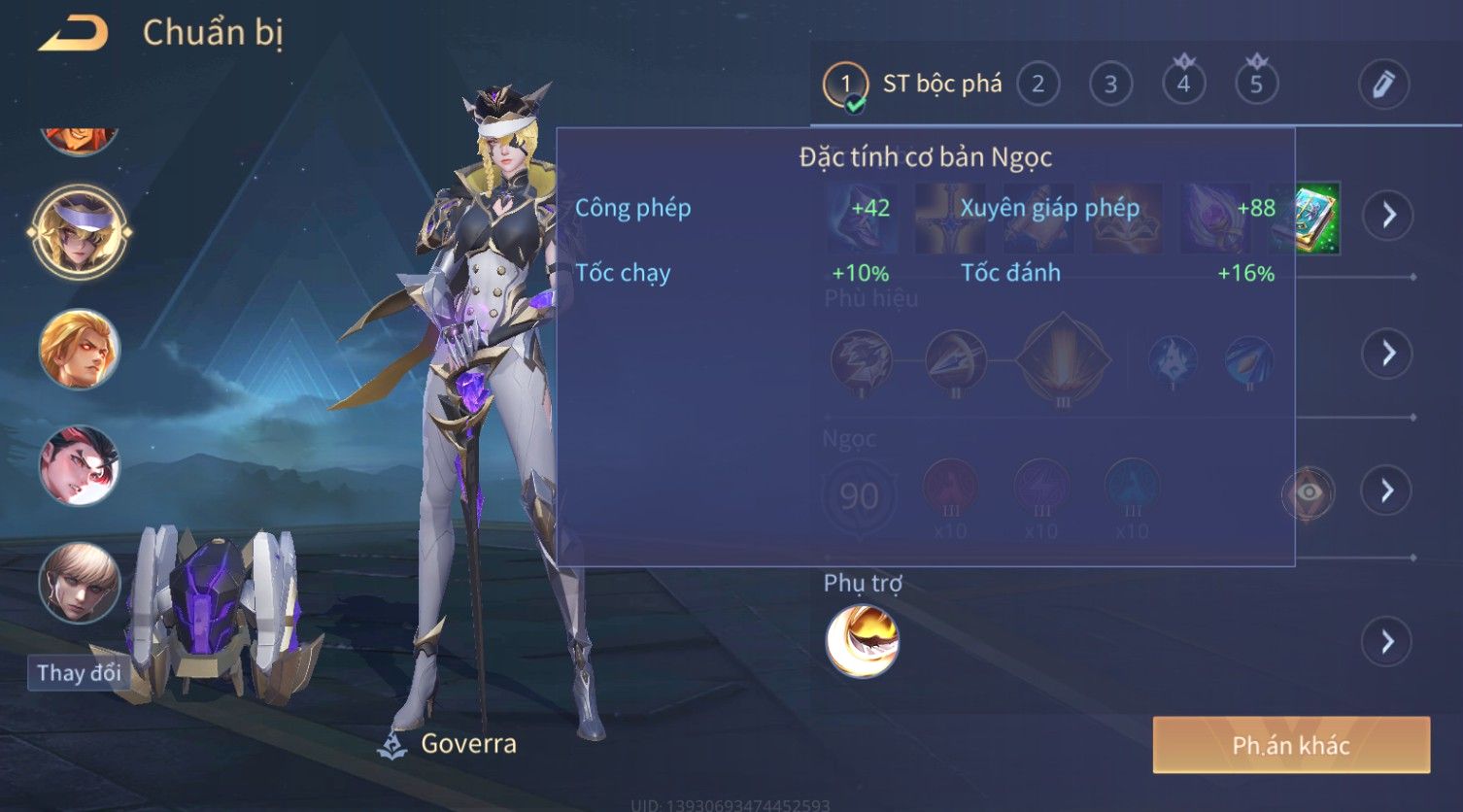1463x812 pixels.
Task: Open equipment build details arrow
Action: (1388, 215)
